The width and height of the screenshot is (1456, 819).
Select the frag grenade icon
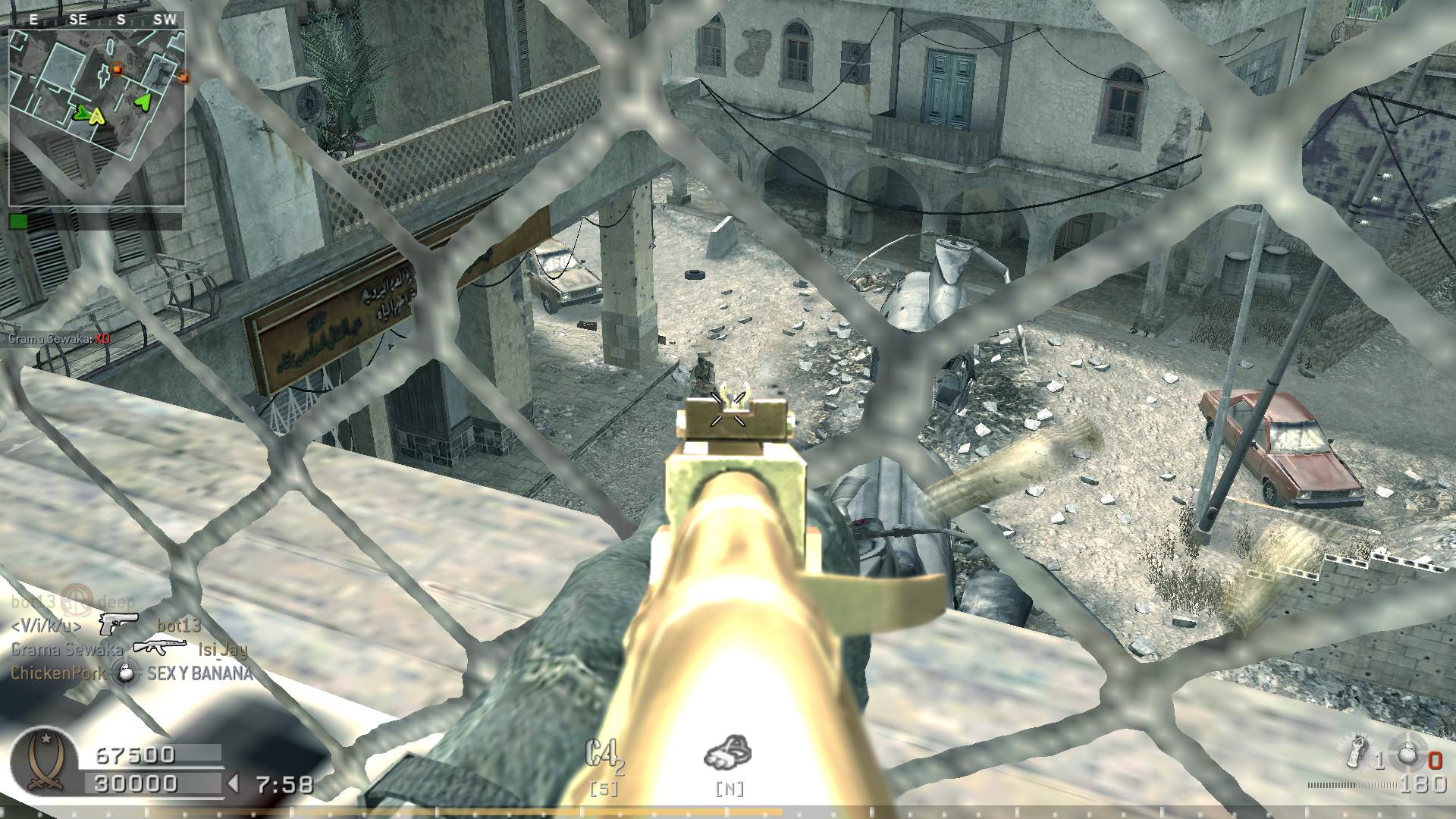point(1409,755)
